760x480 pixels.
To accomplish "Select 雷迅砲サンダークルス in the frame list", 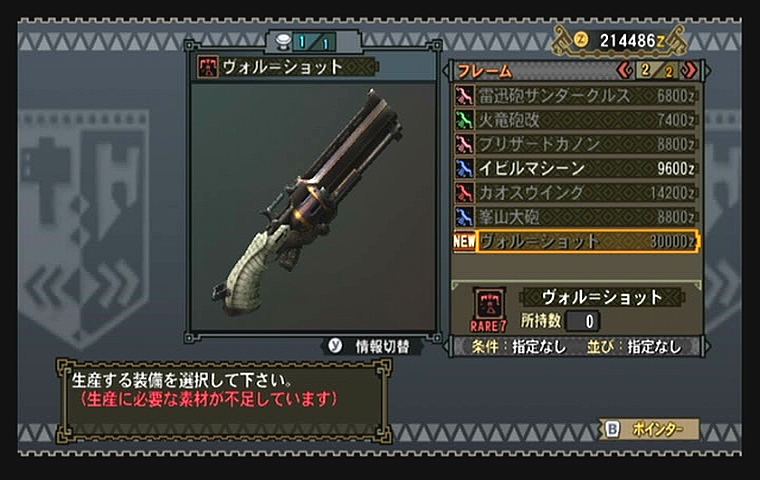I will pos(575,96).
